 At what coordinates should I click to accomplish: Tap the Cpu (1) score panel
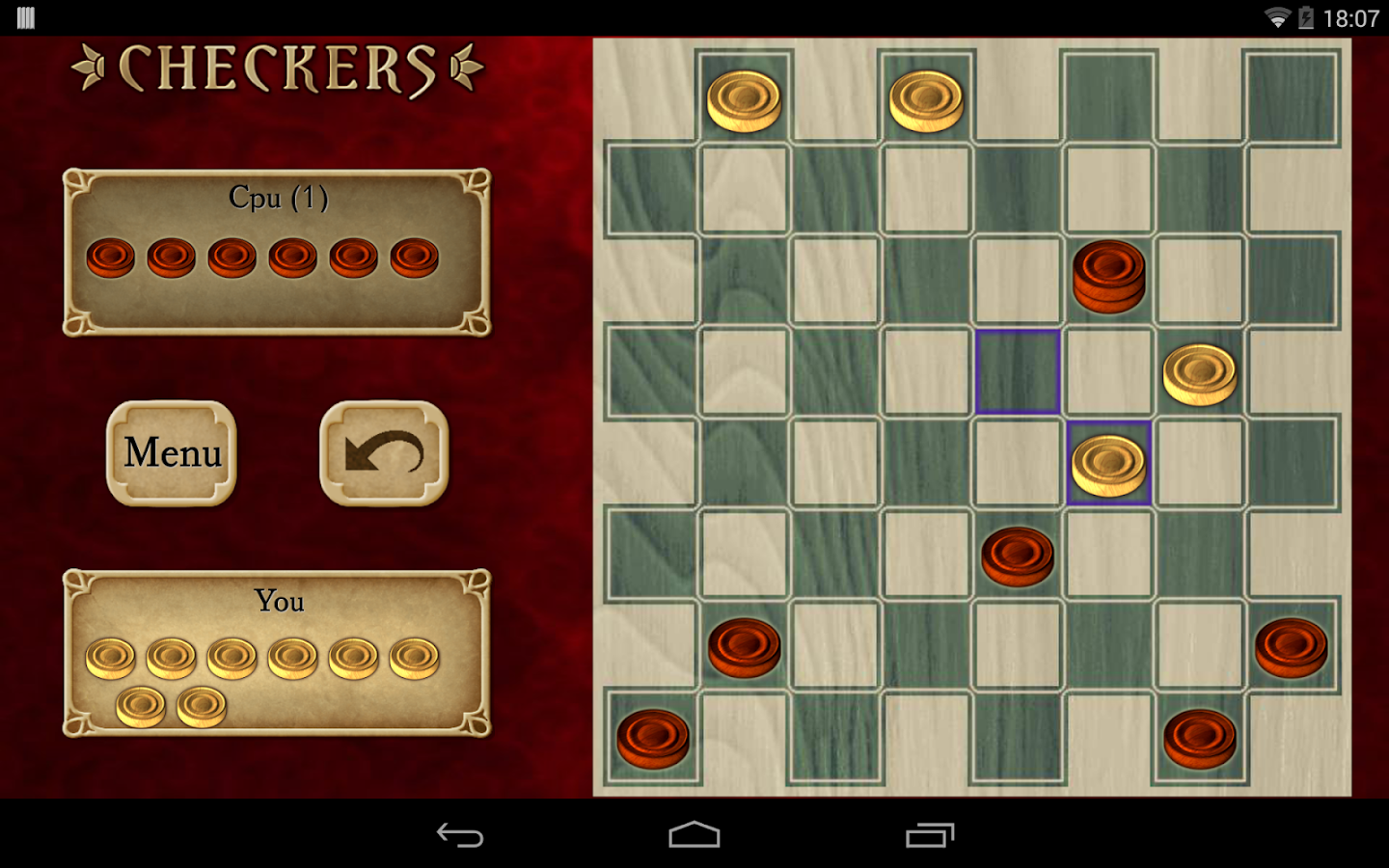coord(278,197)
